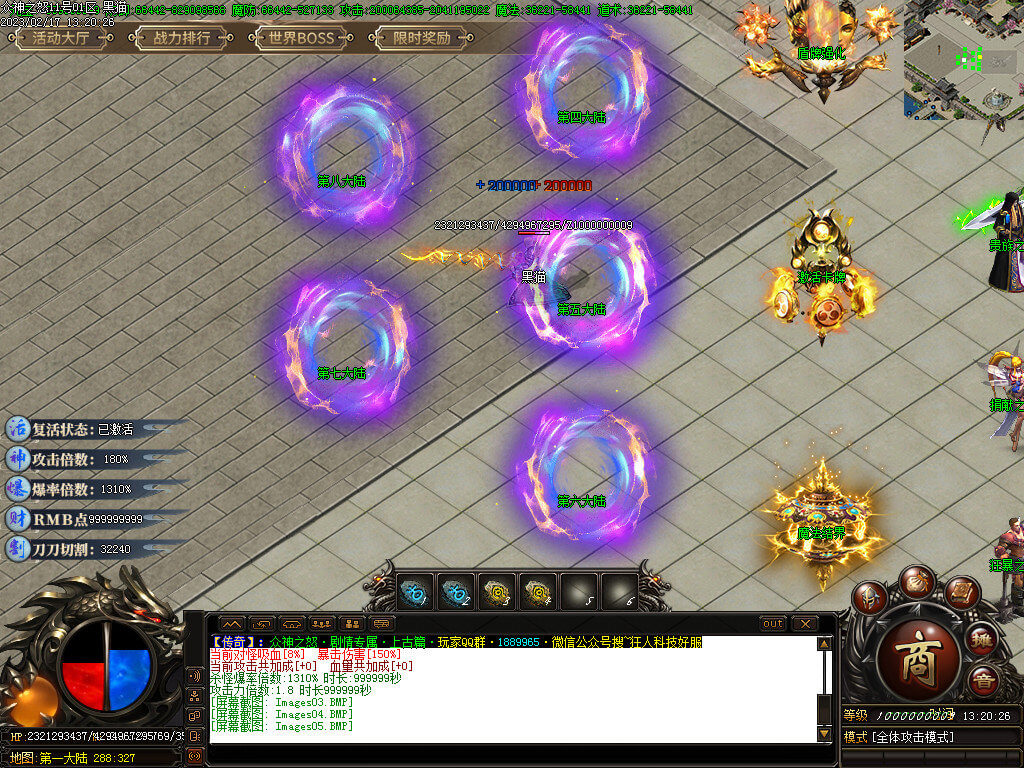Screen dimensions: 1024x768
Task: Show the 战力排行 power ranking
Action: point(181,39)
